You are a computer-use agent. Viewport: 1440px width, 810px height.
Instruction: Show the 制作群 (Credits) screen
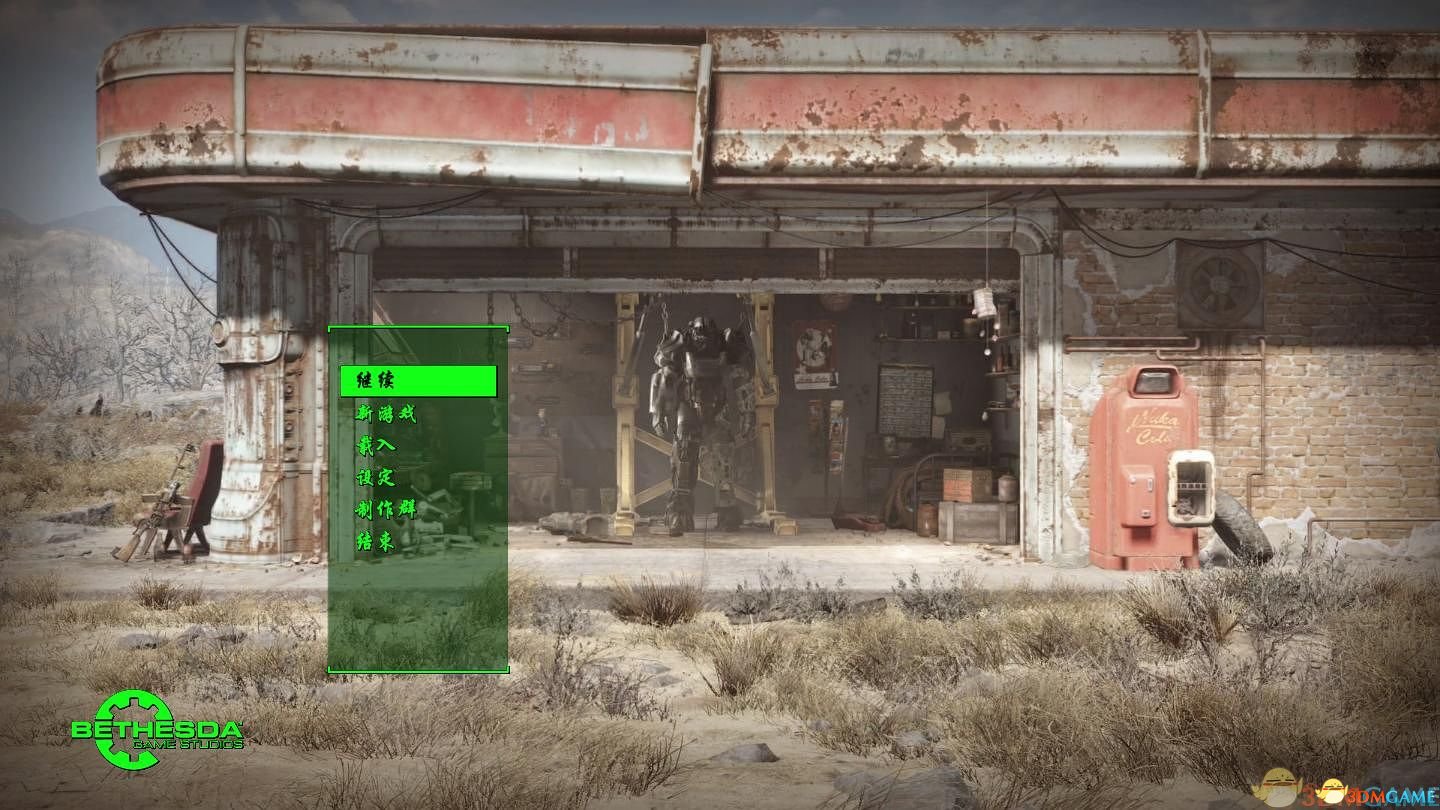point(386,510)
